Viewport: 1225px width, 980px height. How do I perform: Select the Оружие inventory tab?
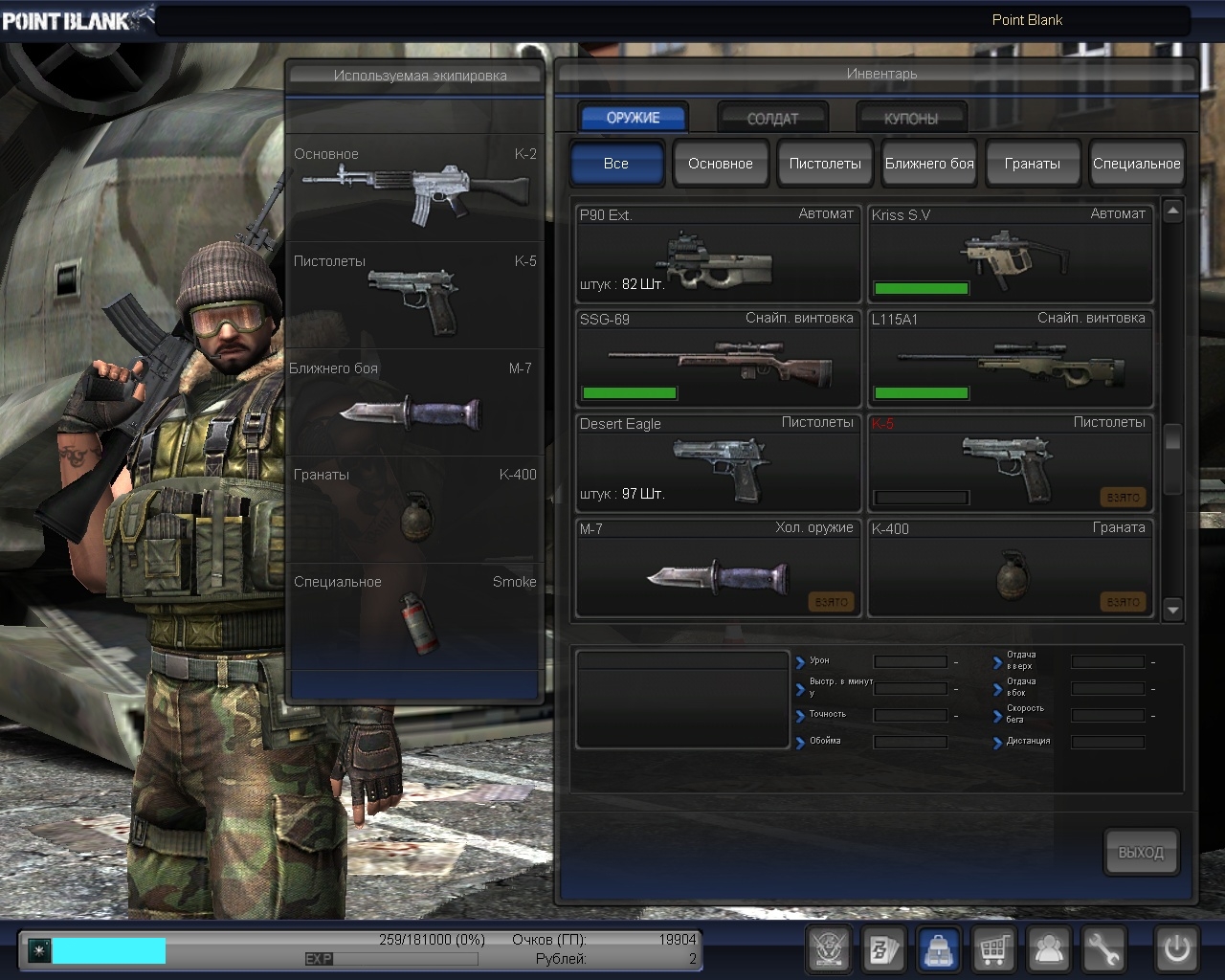tap(633, 118)
